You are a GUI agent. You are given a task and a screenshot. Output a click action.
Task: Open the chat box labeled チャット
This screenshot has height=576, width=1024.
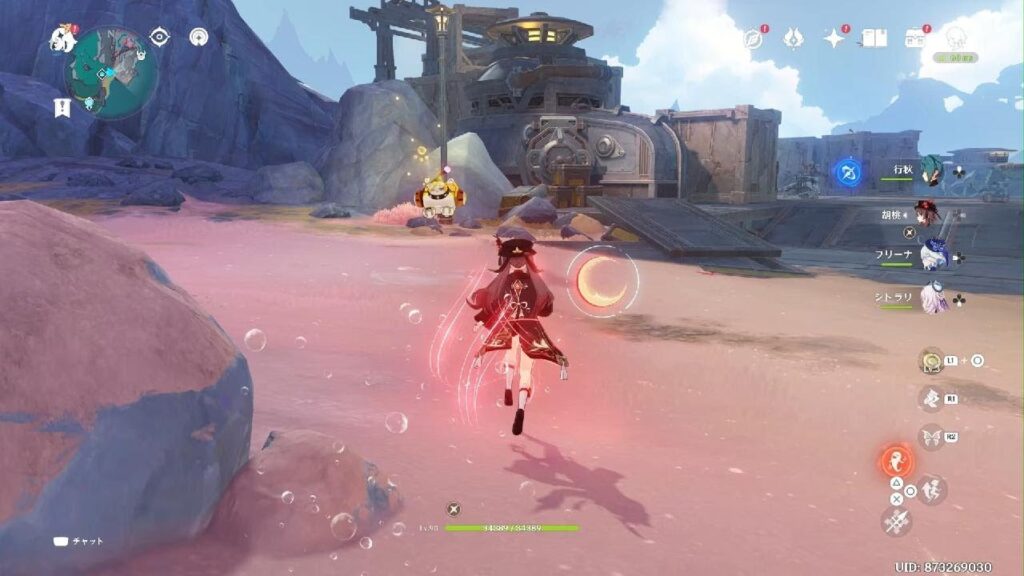(x=78, y=541)
